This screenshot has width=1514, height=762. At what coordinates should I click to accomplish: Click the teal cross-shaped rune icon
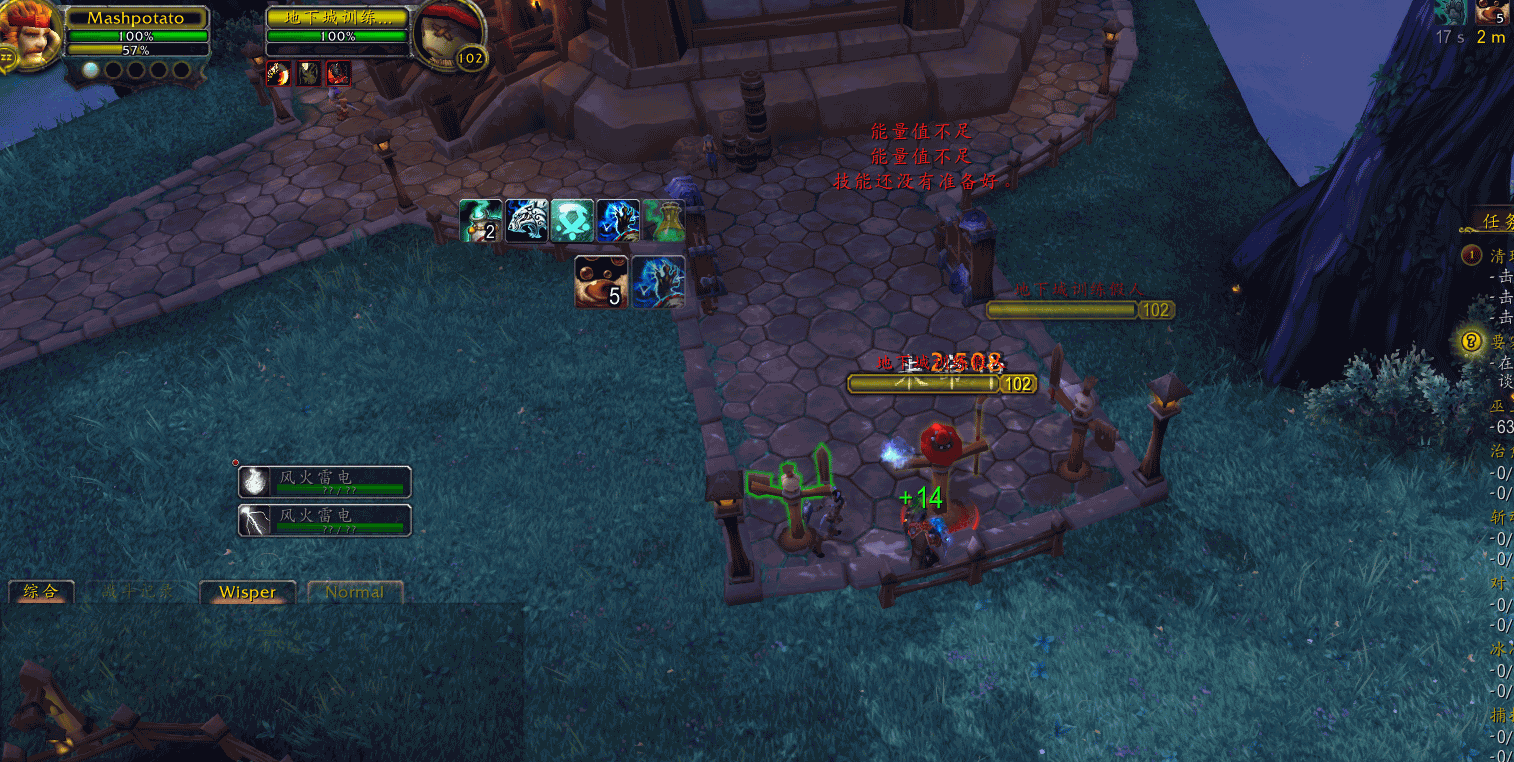click(572, 221)
